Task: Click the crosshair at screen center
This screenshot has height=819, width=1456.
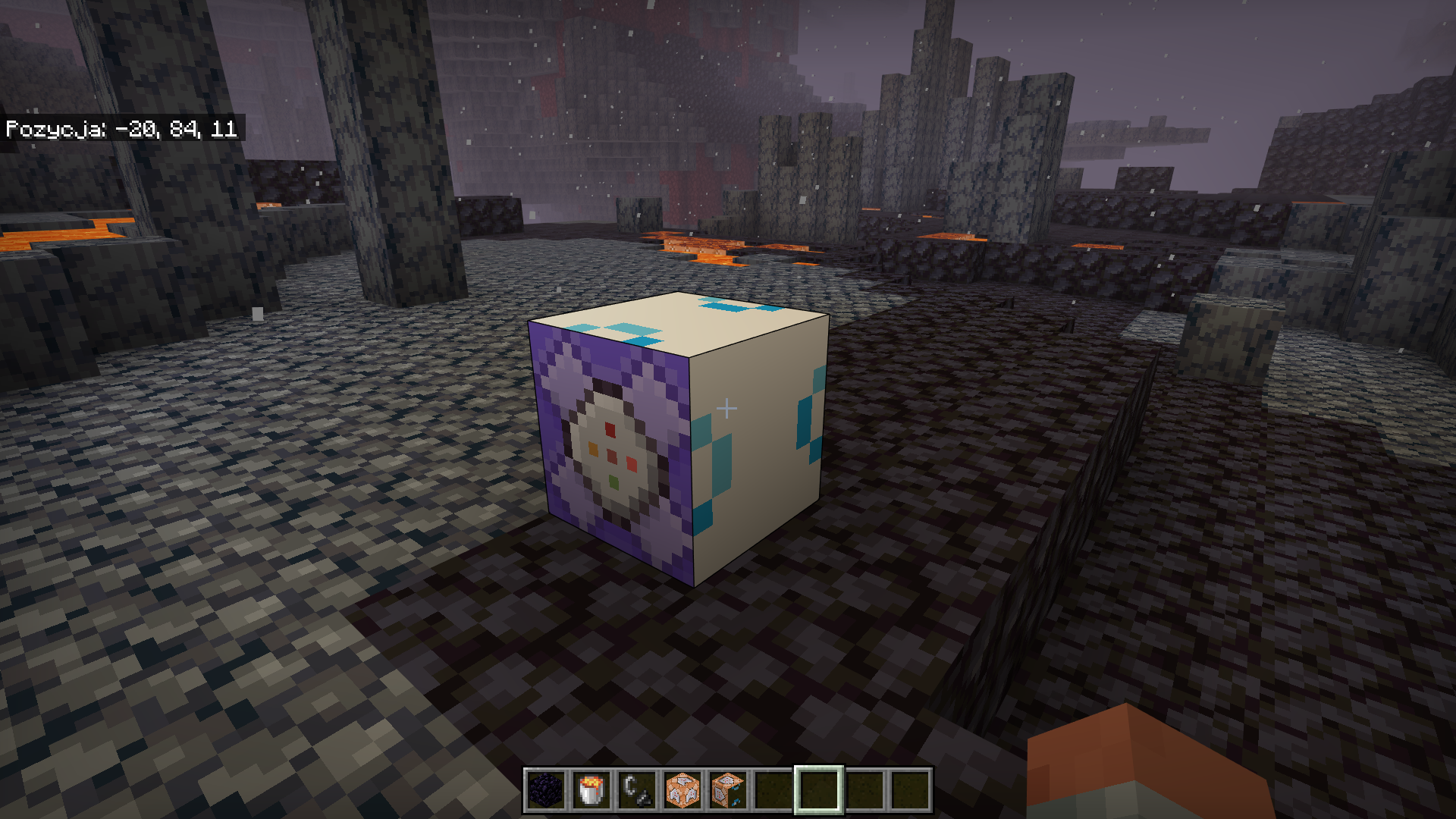Action: point(728,408)
